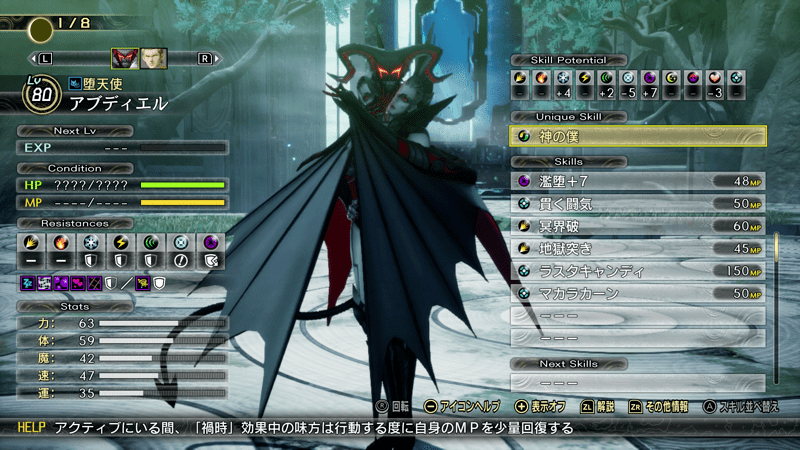Switch to the blonde character portrait
Image resolution: width=800 pixels, height=450 pixels.
pyautogui.click(x=153, y=58)
